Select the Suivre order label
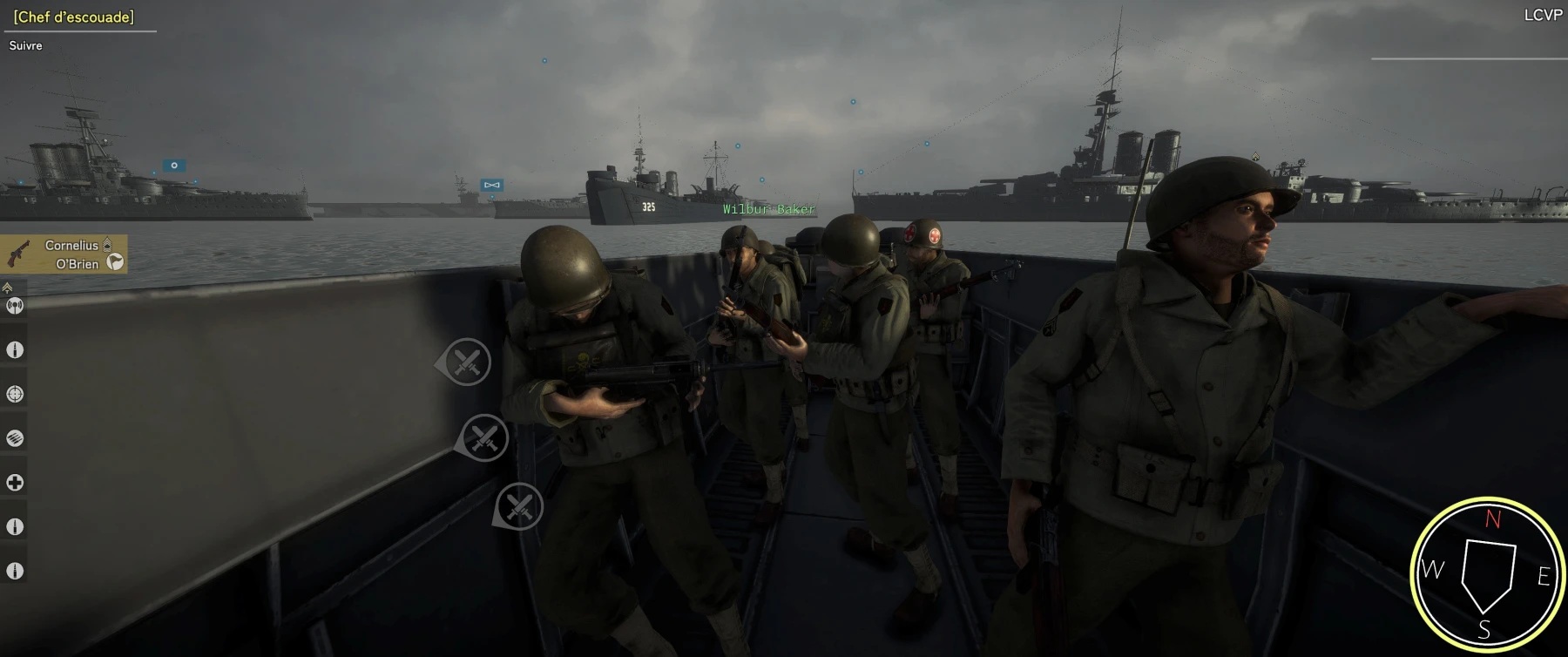 (26, 45)
